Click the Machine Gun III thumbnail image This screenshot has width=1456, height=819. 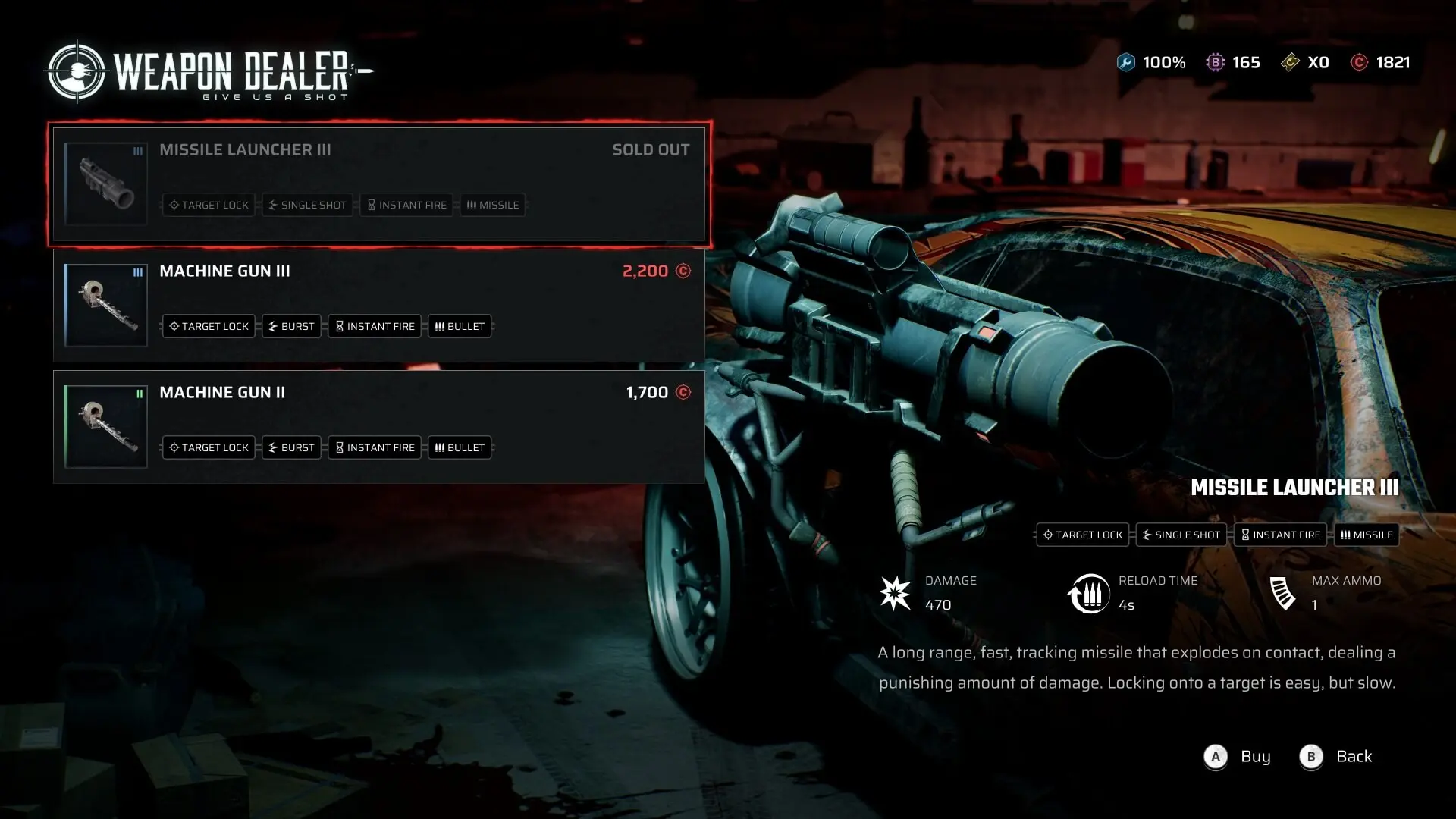106,306
